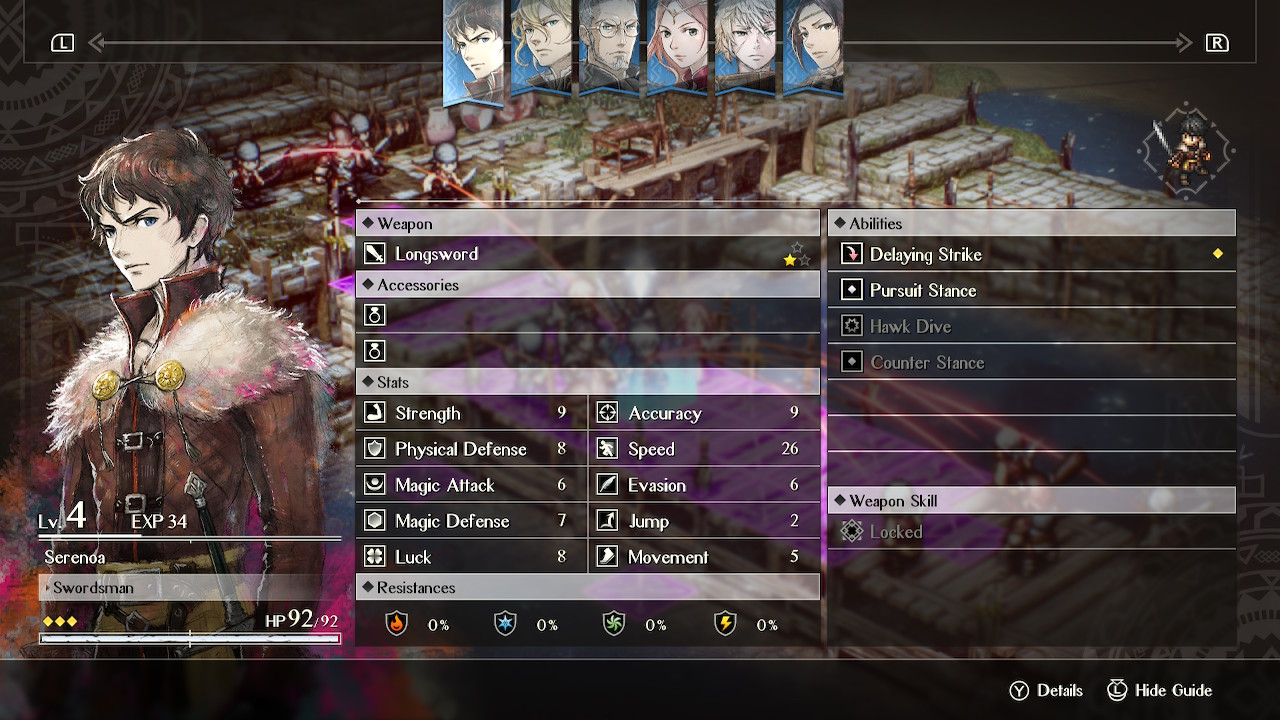The image size is (1280, 720).
Task: Select the Speed stat row
Action: coord(704,450)
